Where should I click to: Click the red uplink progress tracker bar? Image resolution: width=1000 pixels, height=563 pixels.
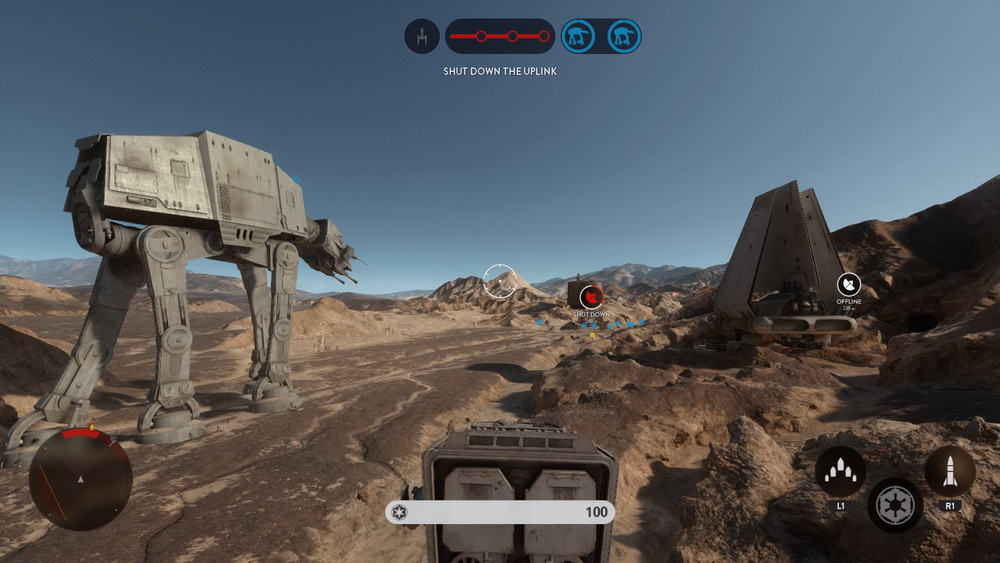pos(499,37)
